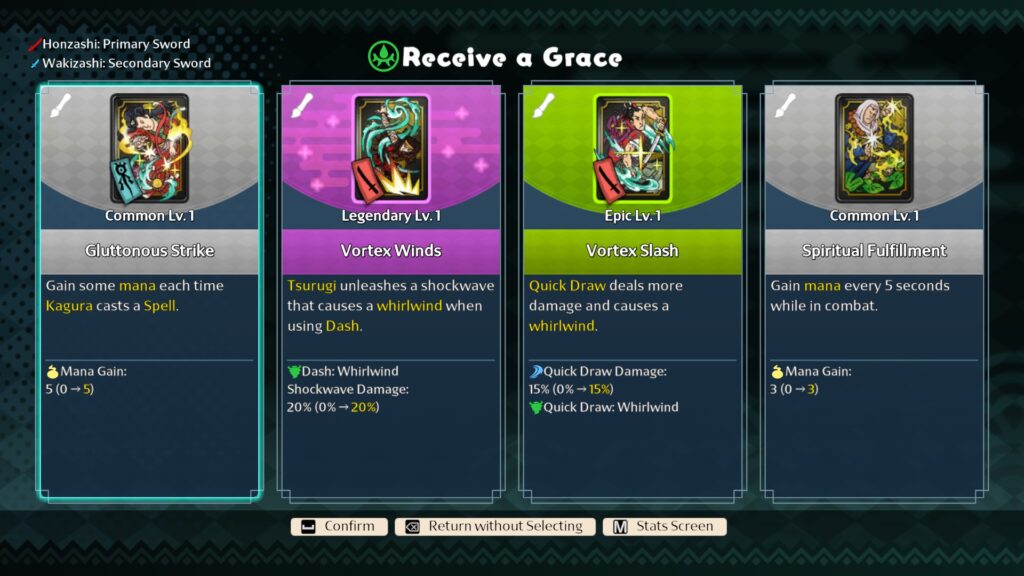Choose the Legendary Vortex Winds grace
Image resolution: width=1024 pixels, height=576 pixels.
[x=391, y=290]
